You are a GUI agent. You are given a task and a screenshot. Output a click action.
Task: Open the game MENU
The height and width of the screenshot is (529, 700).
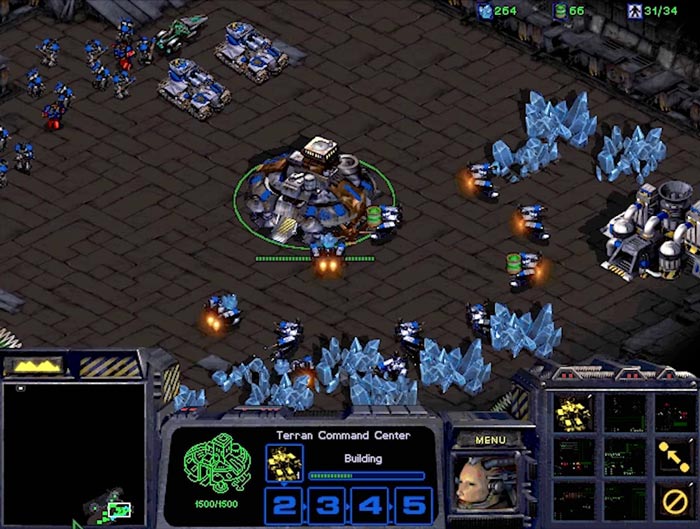pos(490,439)
